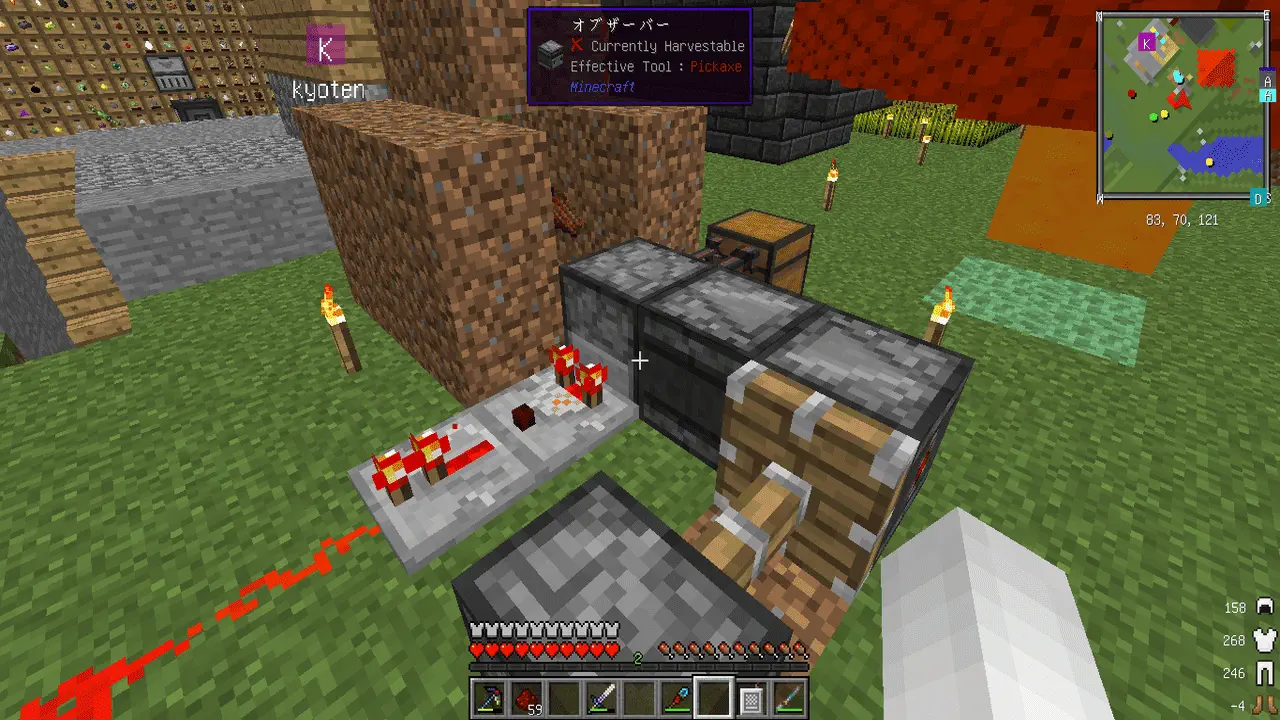Select the pickaxe in the first hotbar slot
Image resolution: width=1280 pixels, height=720 pixels.
pos(490,699)
